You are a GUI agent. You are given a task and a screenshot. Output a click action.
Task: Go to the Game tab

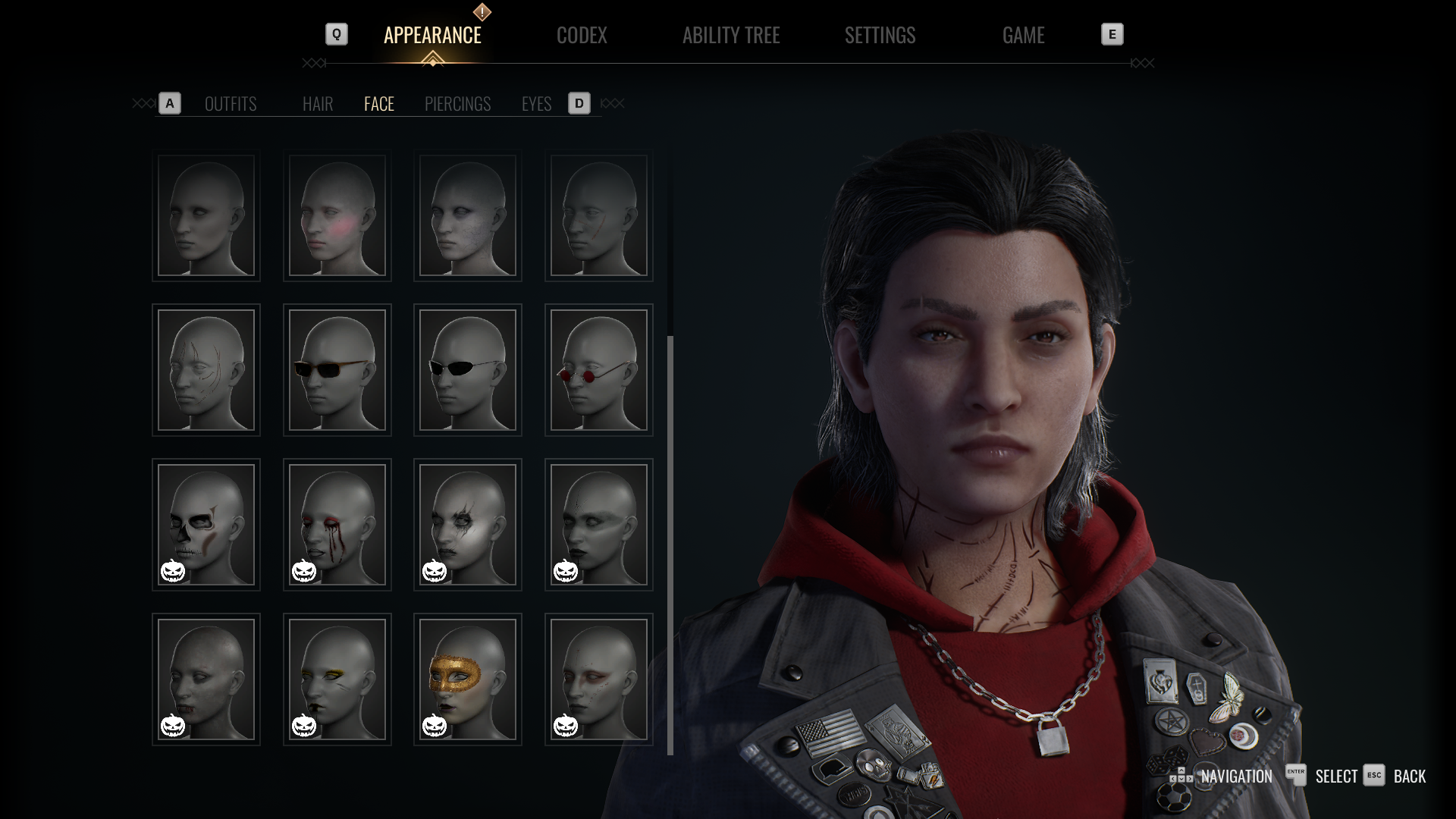(1023, 35)
